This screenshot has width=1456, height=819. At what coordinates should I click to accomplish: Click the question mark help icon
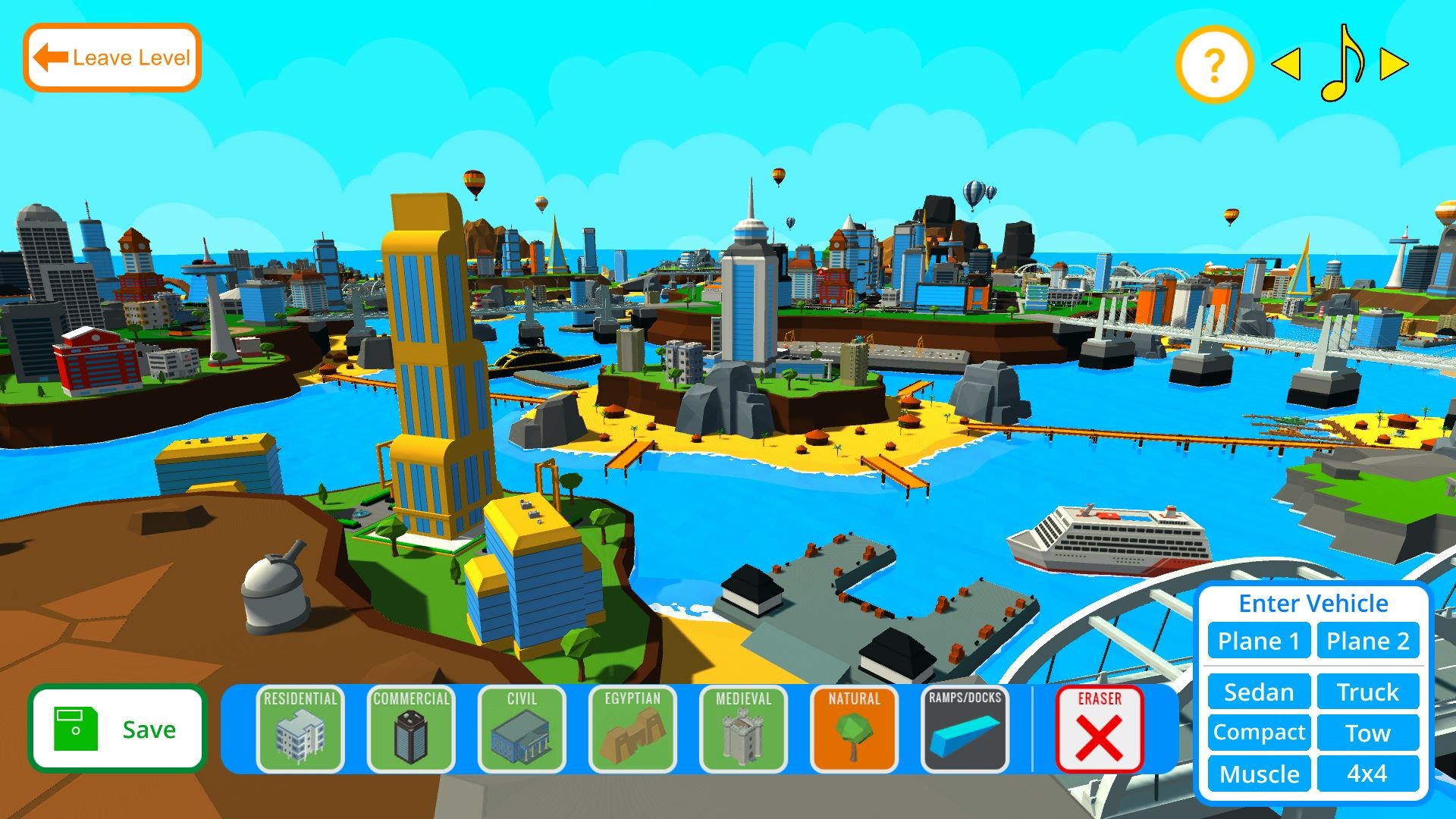coord(1213,66)
